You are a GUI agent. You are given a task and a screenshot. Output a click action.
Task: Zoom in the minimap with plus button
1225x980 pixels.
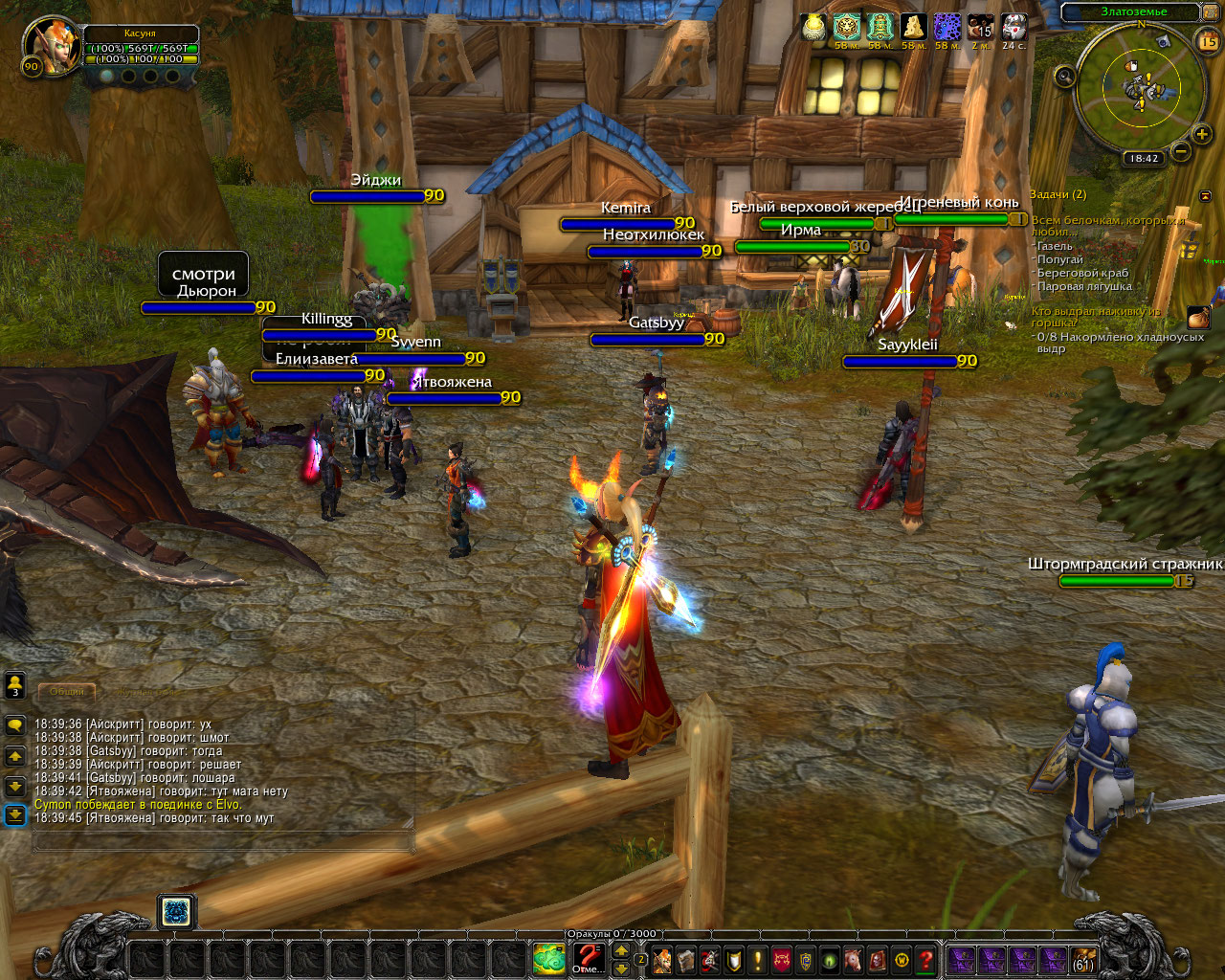[x=1201, y=134]
